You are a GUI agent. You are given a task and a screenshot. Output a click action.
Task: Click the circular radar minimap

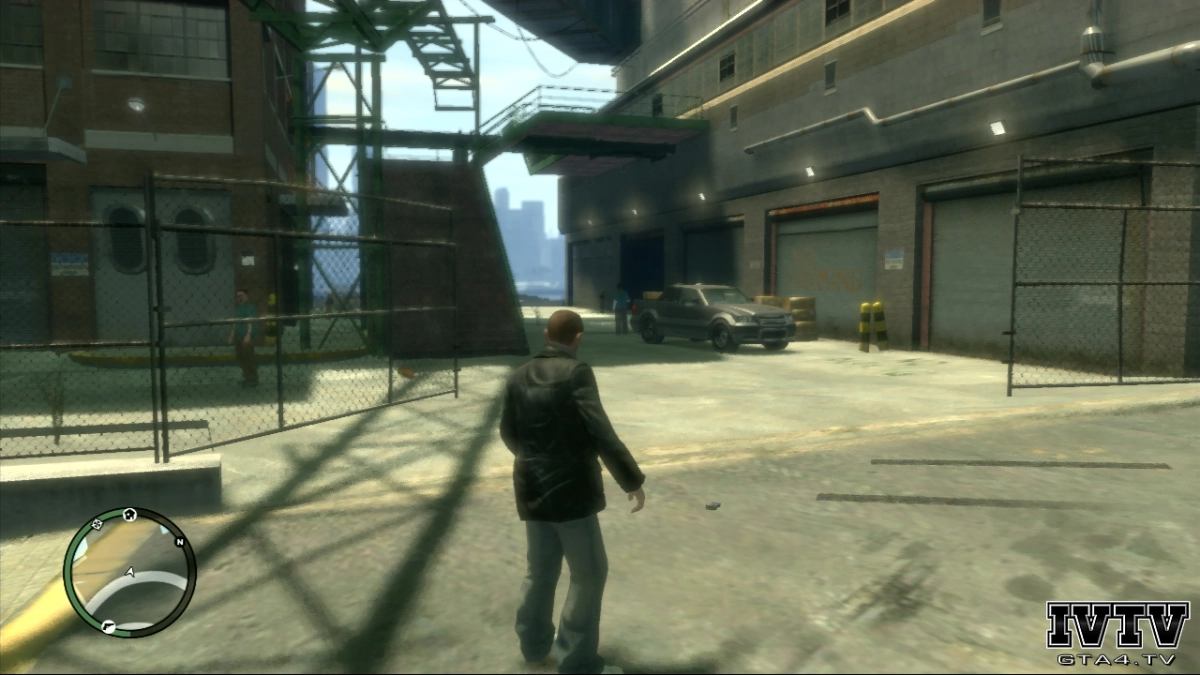point(130,572)
